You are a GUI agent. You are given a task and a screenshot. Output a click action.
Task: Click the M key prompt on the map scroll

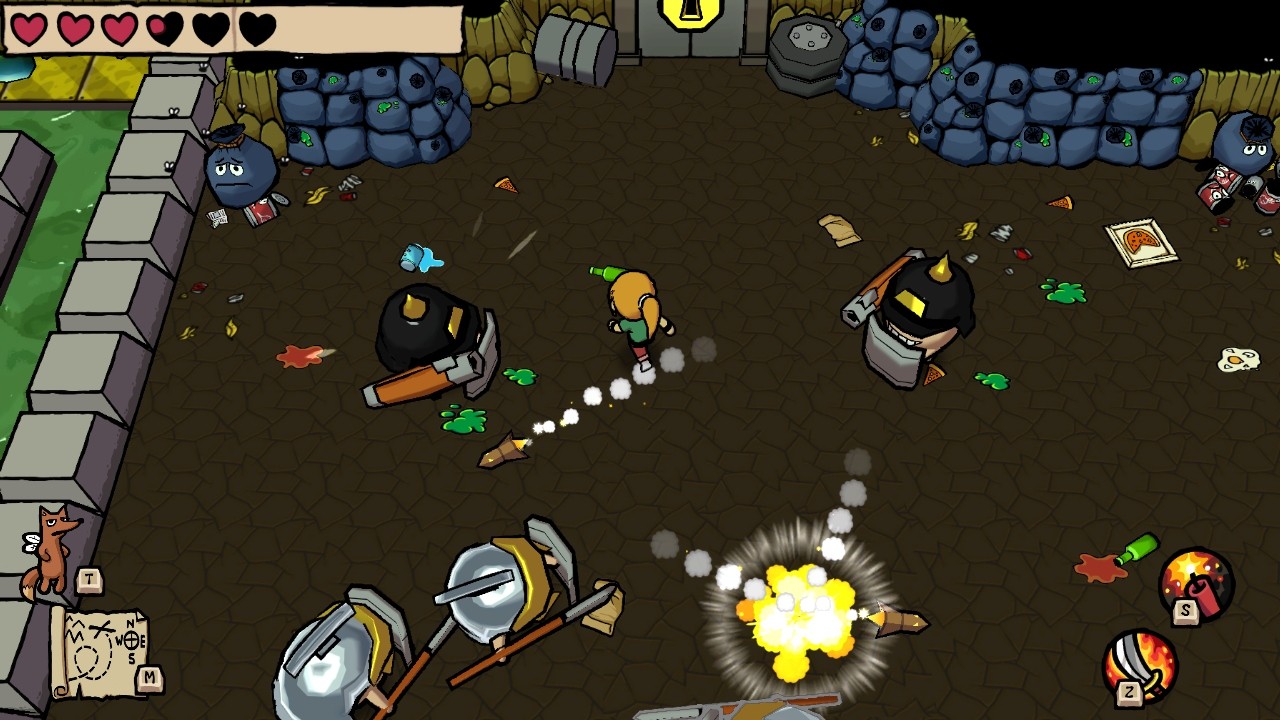click(x=149, y=677)
